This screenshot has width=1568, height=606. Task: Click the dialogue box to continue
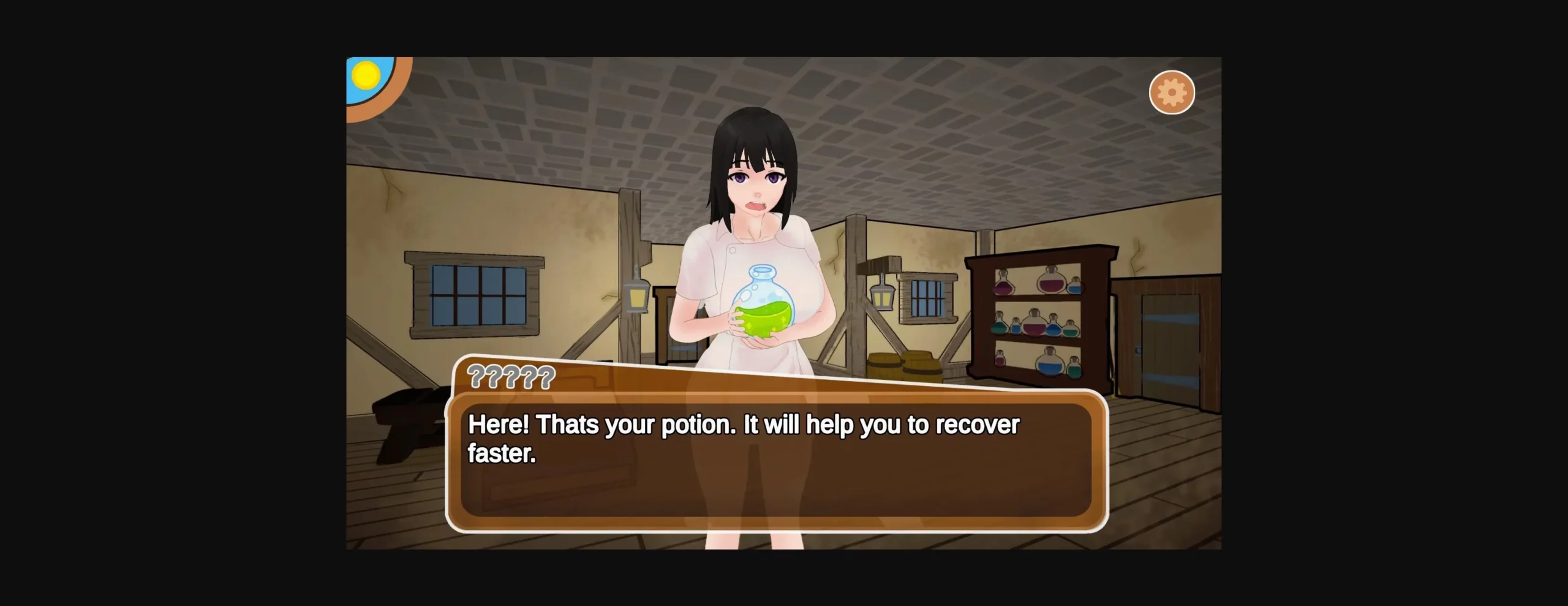776,460
